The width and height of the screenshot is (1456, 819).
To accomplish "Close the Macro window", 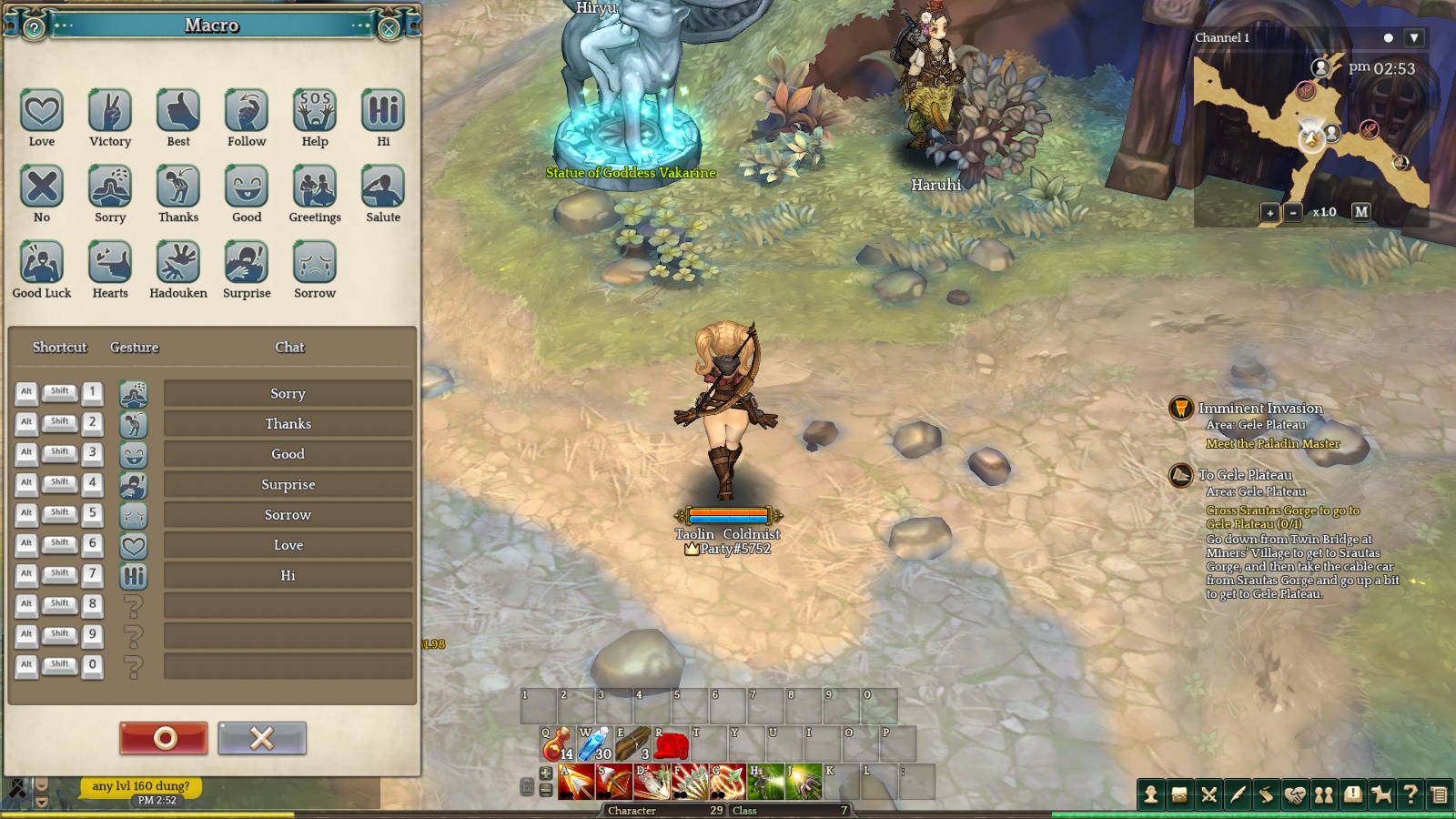I will pos(389,28).
